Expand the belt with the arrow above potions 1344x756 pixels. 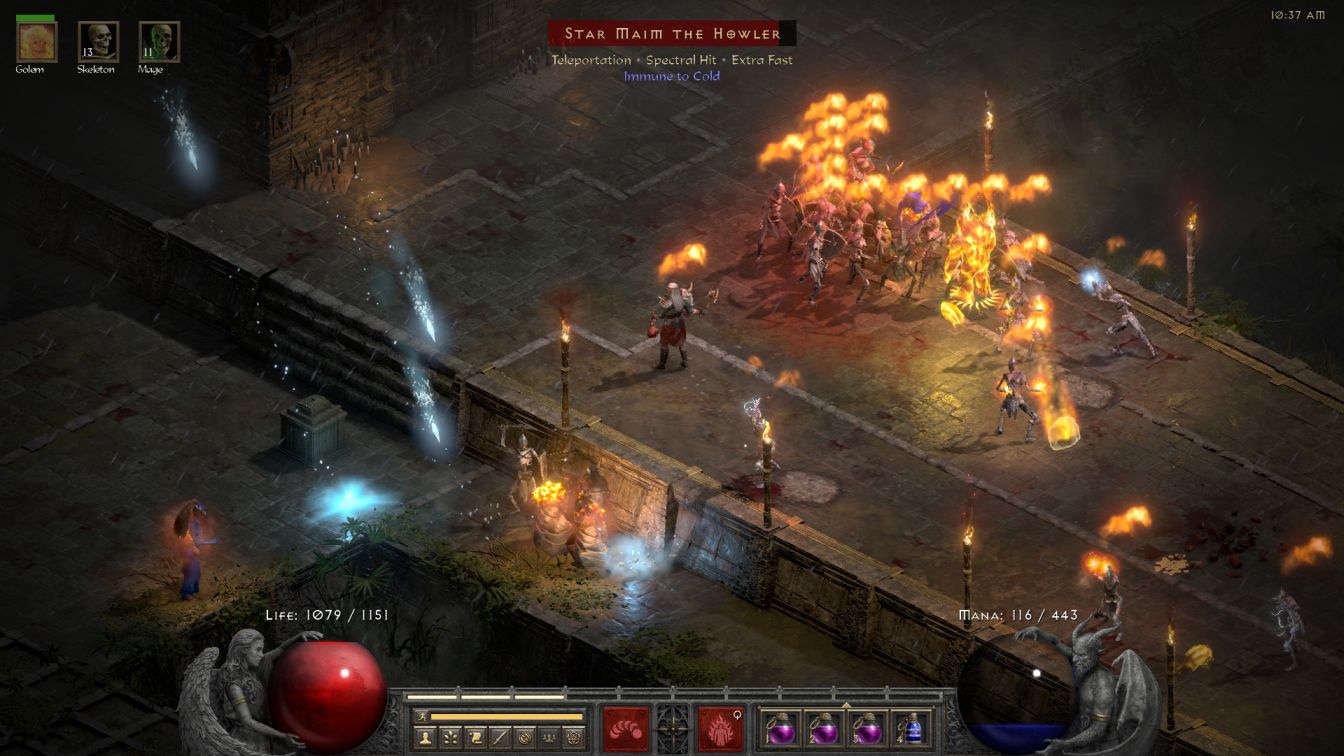tap(846, 704)
